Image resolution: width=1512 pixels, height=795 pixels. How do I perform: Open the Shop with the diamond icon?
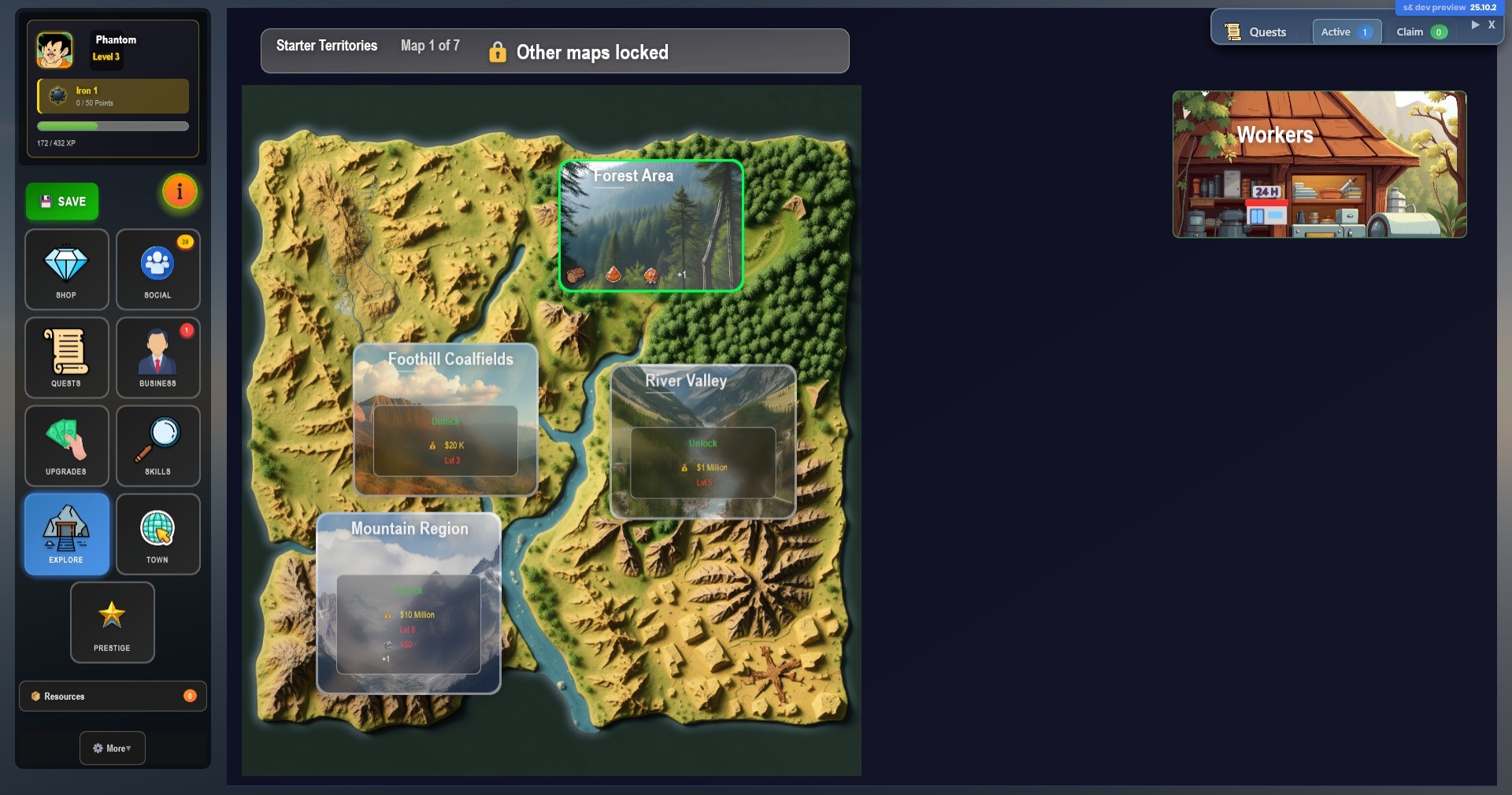(66, 269)
